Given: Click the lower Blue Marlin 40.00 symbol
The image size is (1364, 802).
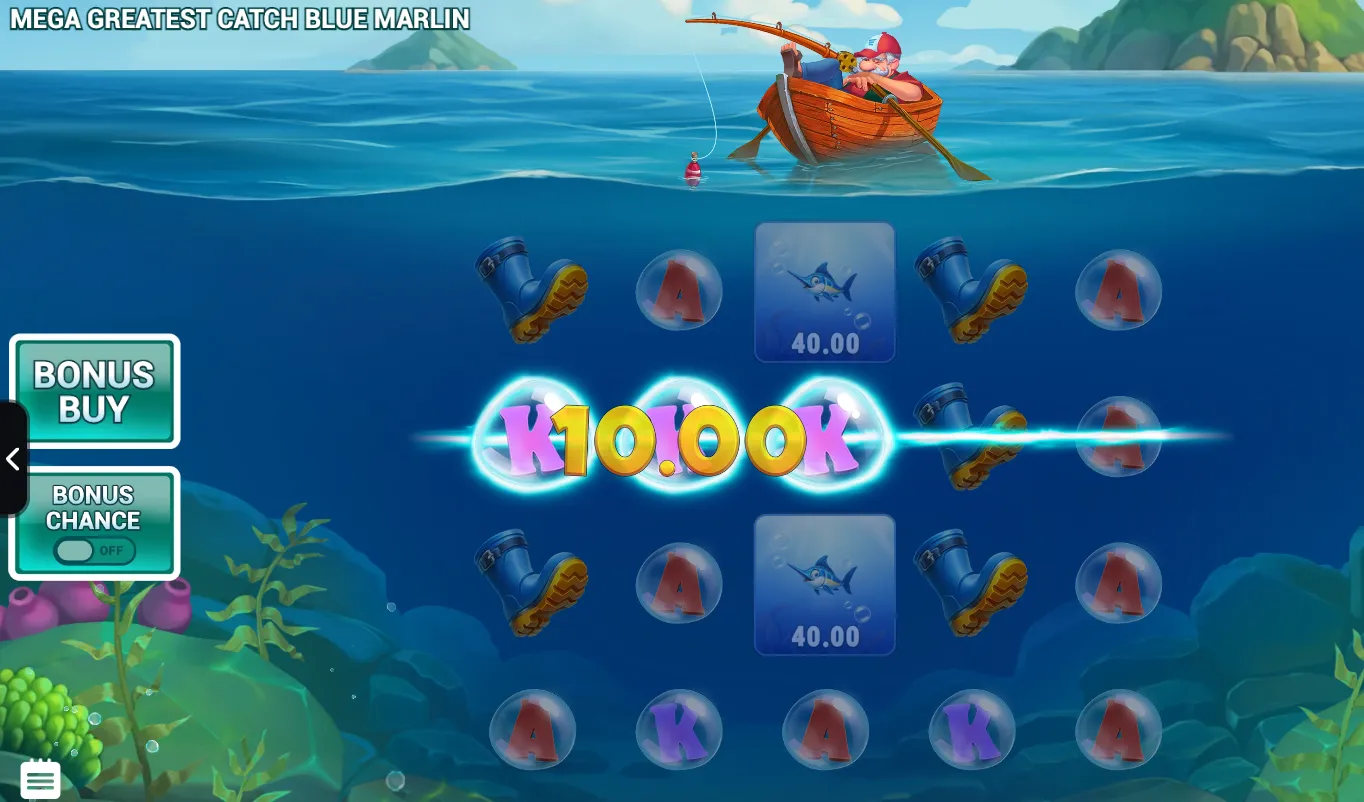Looking at the screenshot, I should pyautogui.click(x=824, y=587).
